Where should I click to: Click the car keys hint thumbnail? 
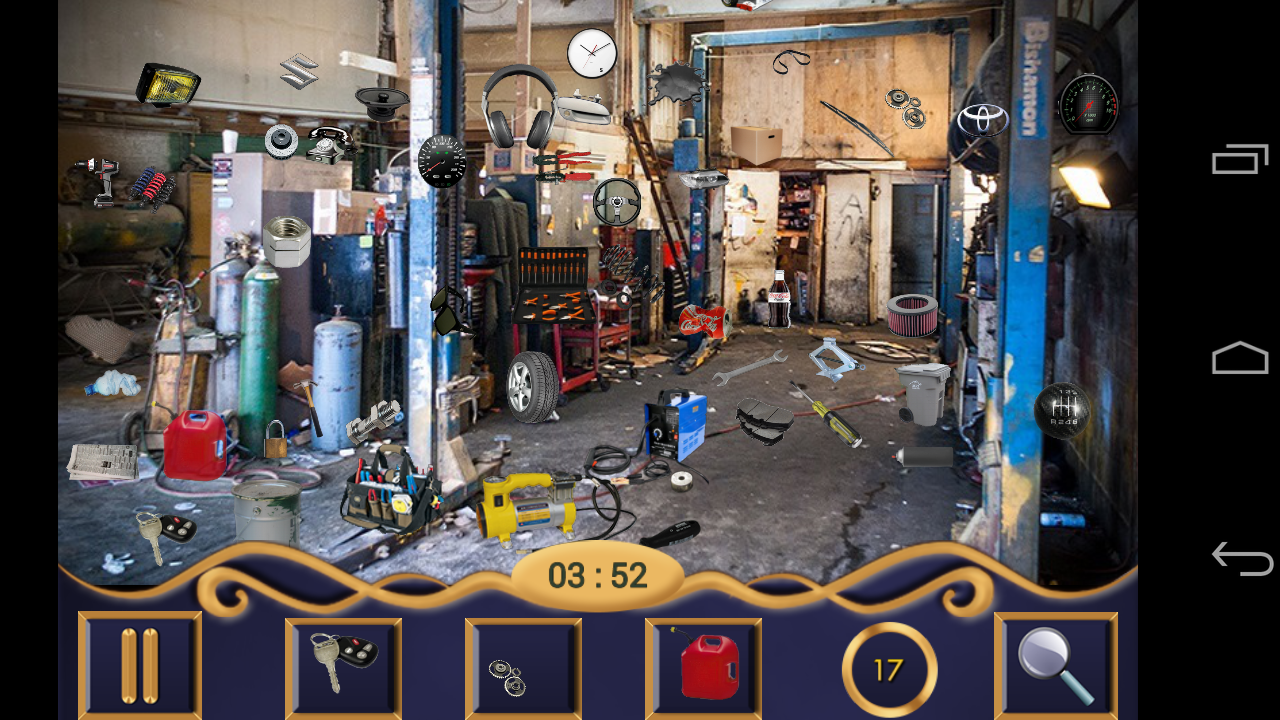coord(343,665)
